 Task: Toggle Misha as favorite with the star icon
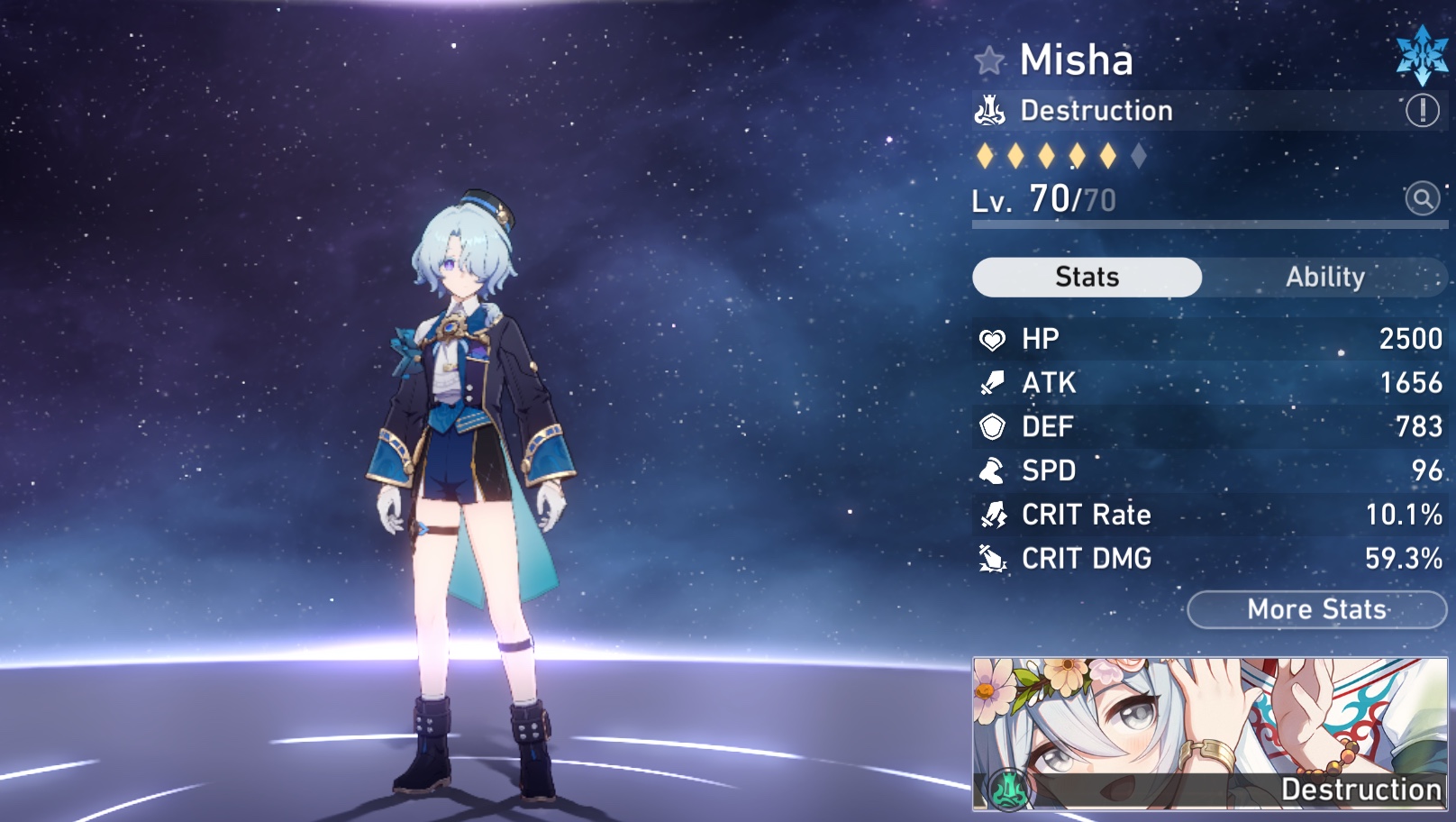click(989, 61)
